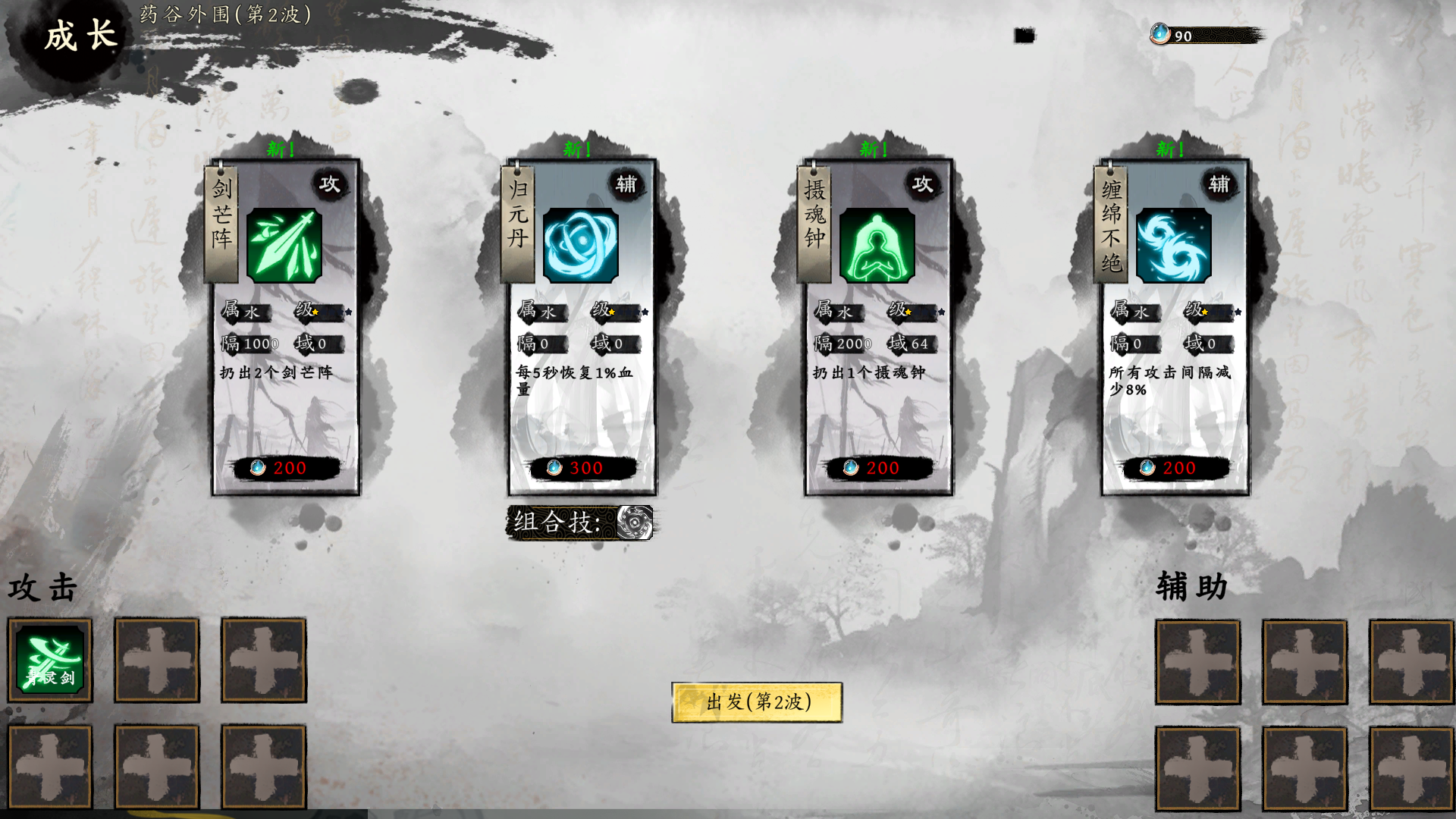The image size is (1456, 819).
Task: Buy 归元丹 via its 300 price tag
Action: 582,468
